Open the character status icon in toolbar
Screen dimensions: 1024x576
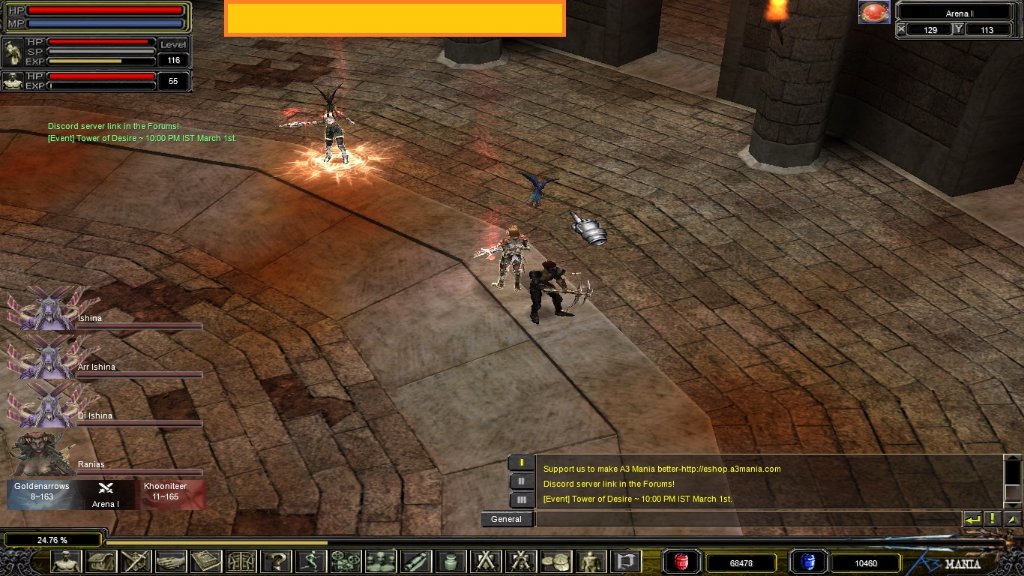(66, 561)
